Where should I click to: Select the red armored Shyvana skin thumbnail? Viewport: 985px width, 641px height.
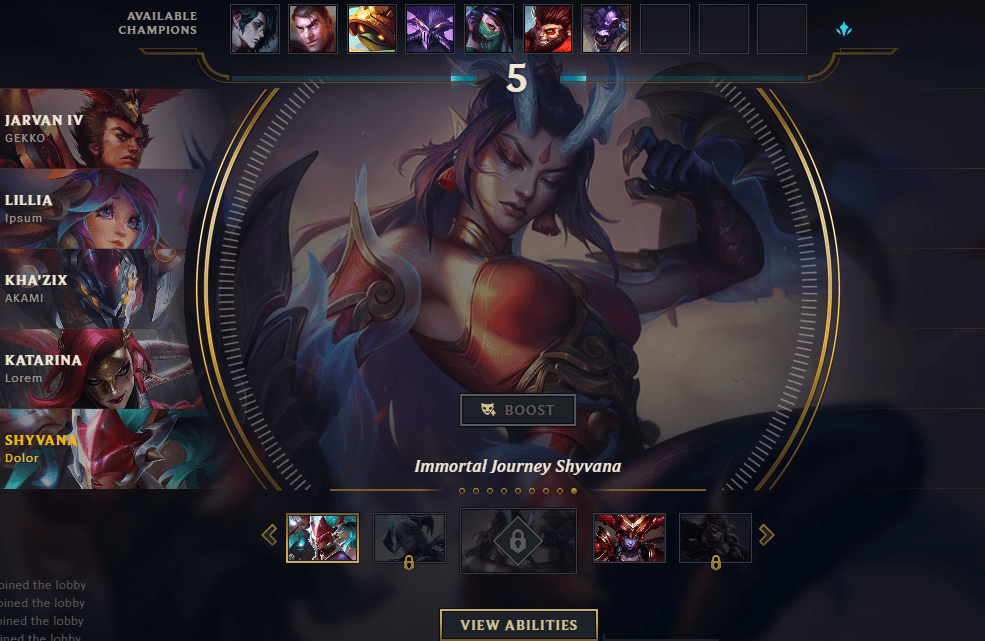point(629,538)
